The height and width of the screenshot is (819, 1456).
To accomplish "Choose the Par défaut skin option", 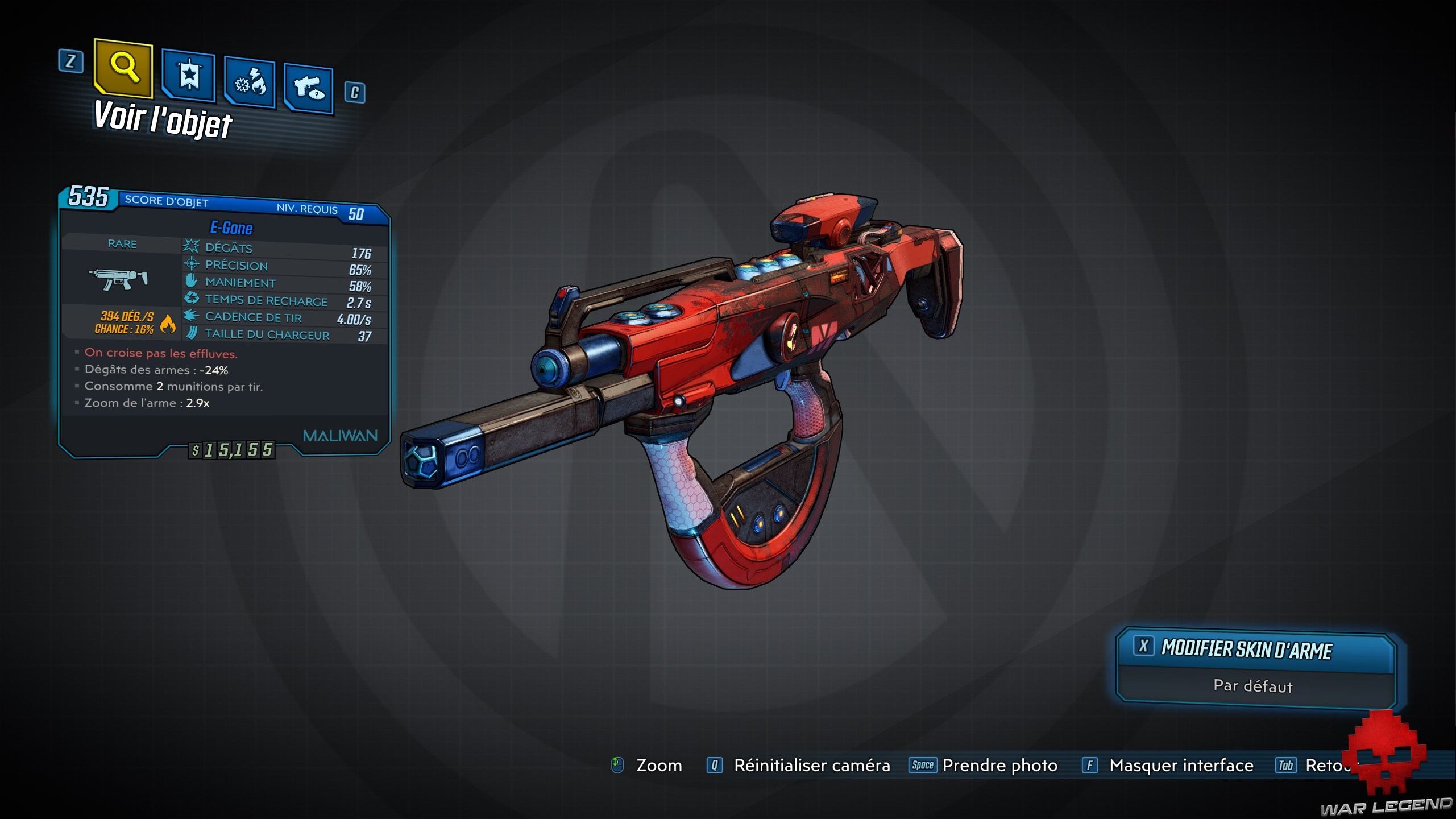I will (x=1253, y=686).
